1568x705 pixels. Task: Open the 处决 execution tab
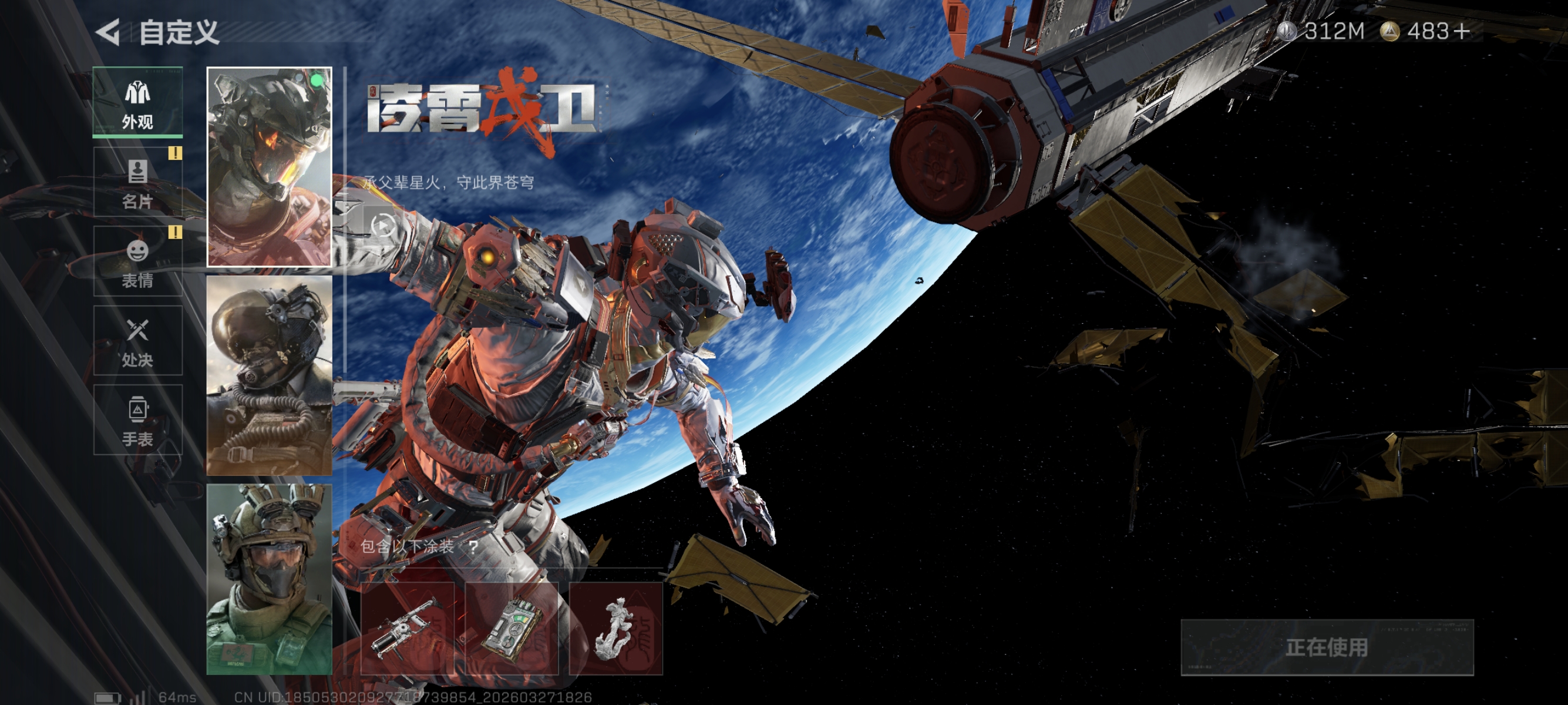(137, 340)
